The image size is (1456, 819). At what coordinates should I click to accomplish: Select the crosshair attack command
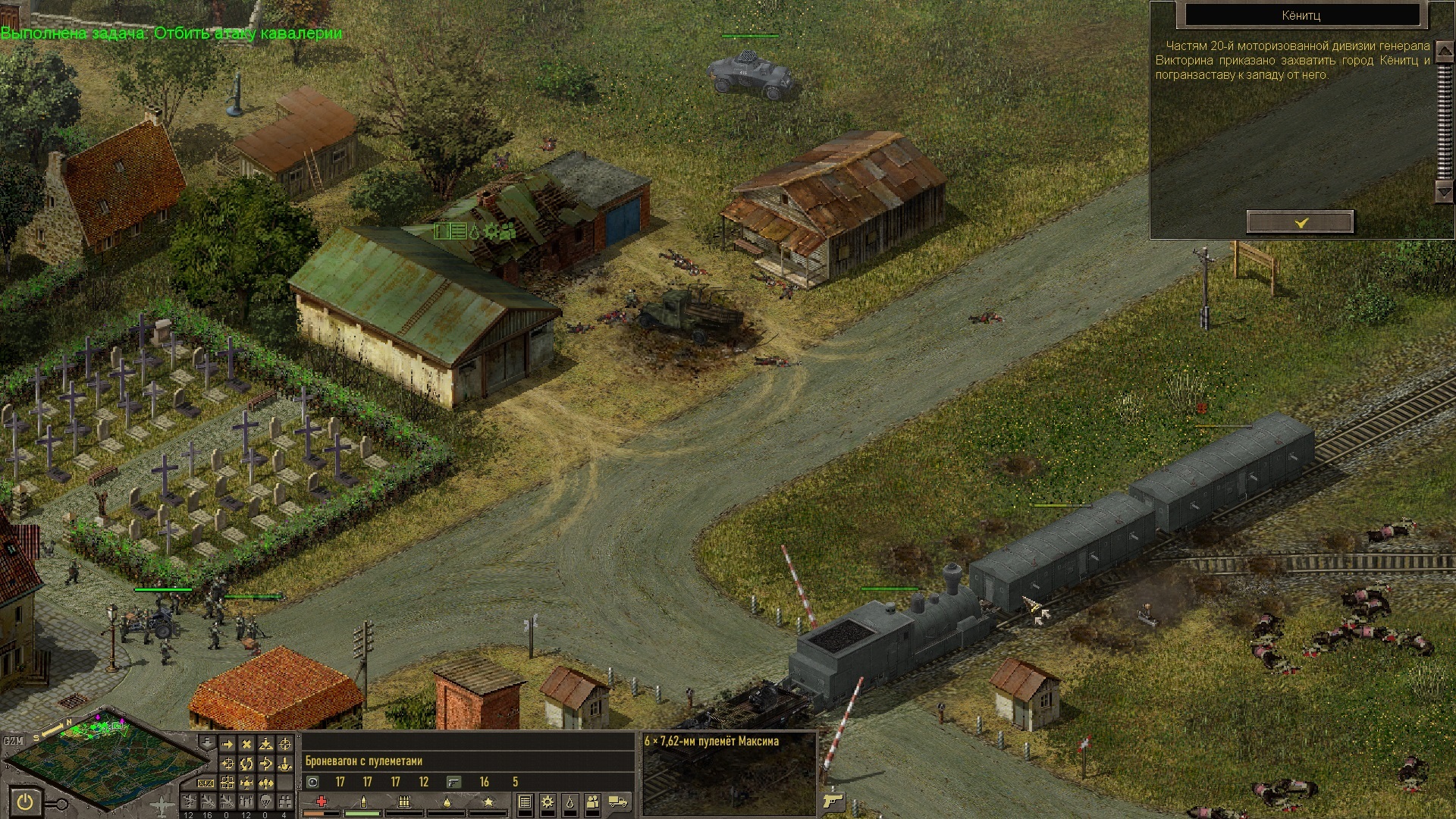[285, 744]
